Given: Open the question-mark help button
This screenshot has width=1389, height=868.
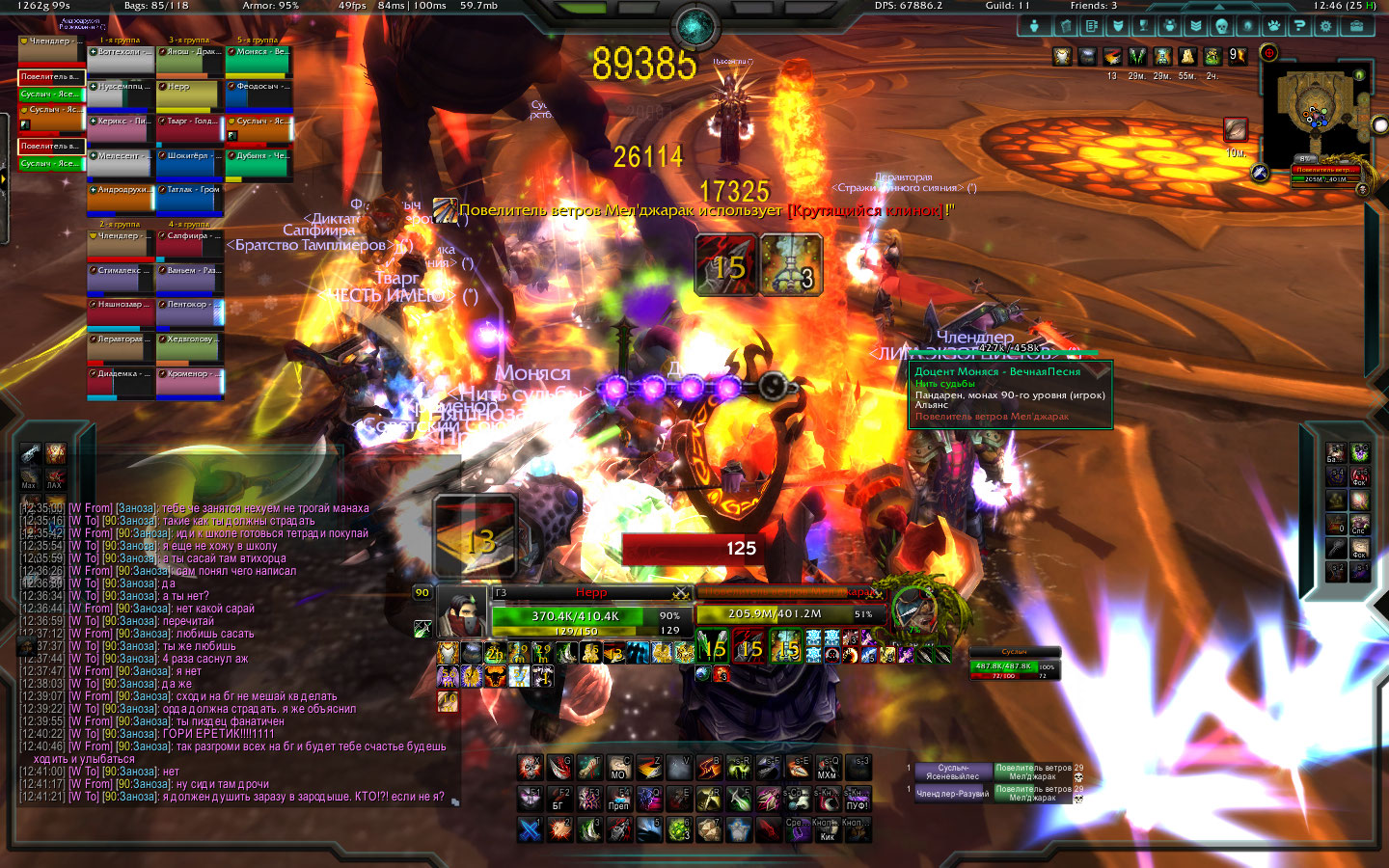Looking at the screenshot, I should [x=1300, y=26].
